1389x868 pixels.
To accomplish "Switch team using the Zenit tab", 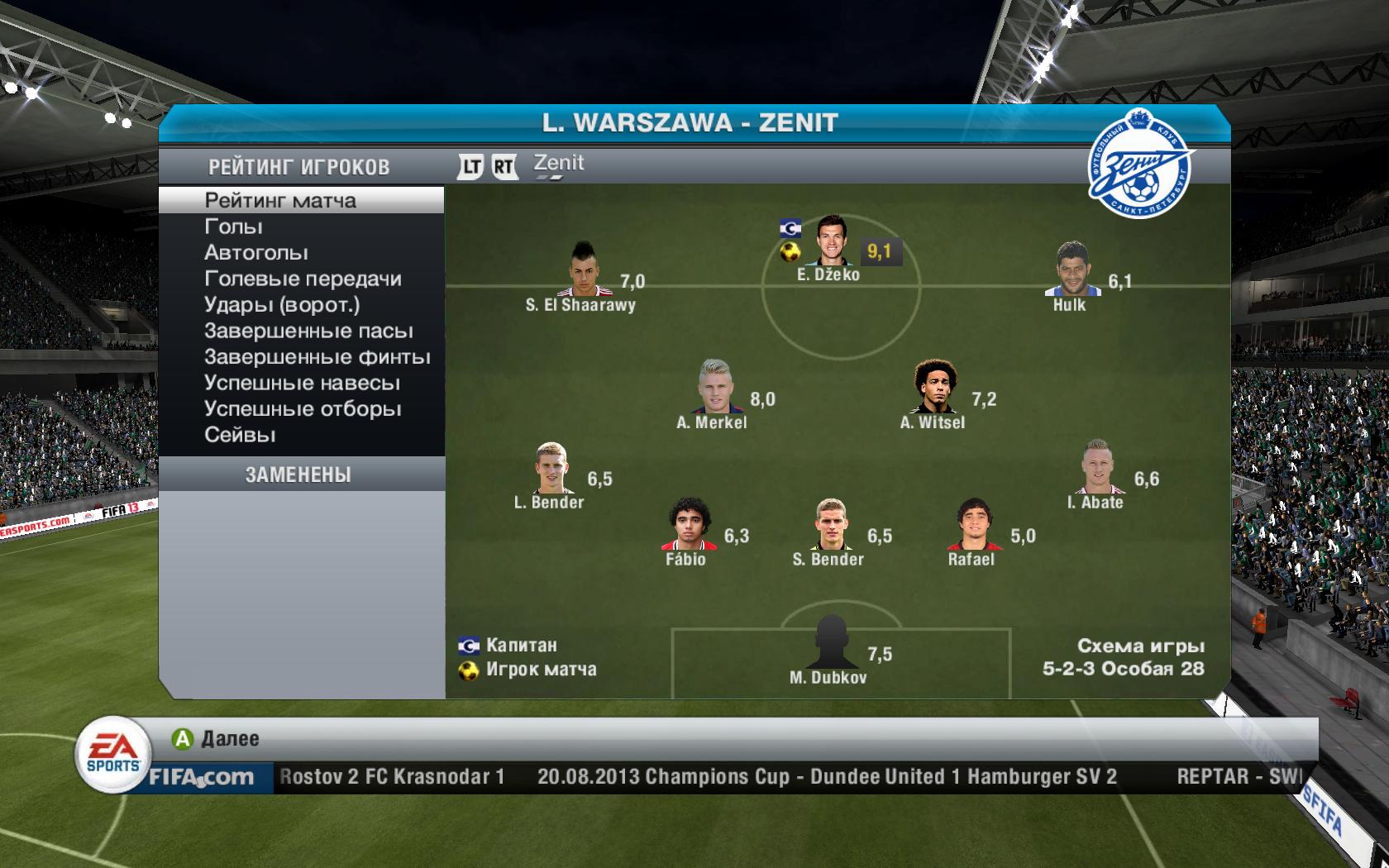I will point(558,164).
